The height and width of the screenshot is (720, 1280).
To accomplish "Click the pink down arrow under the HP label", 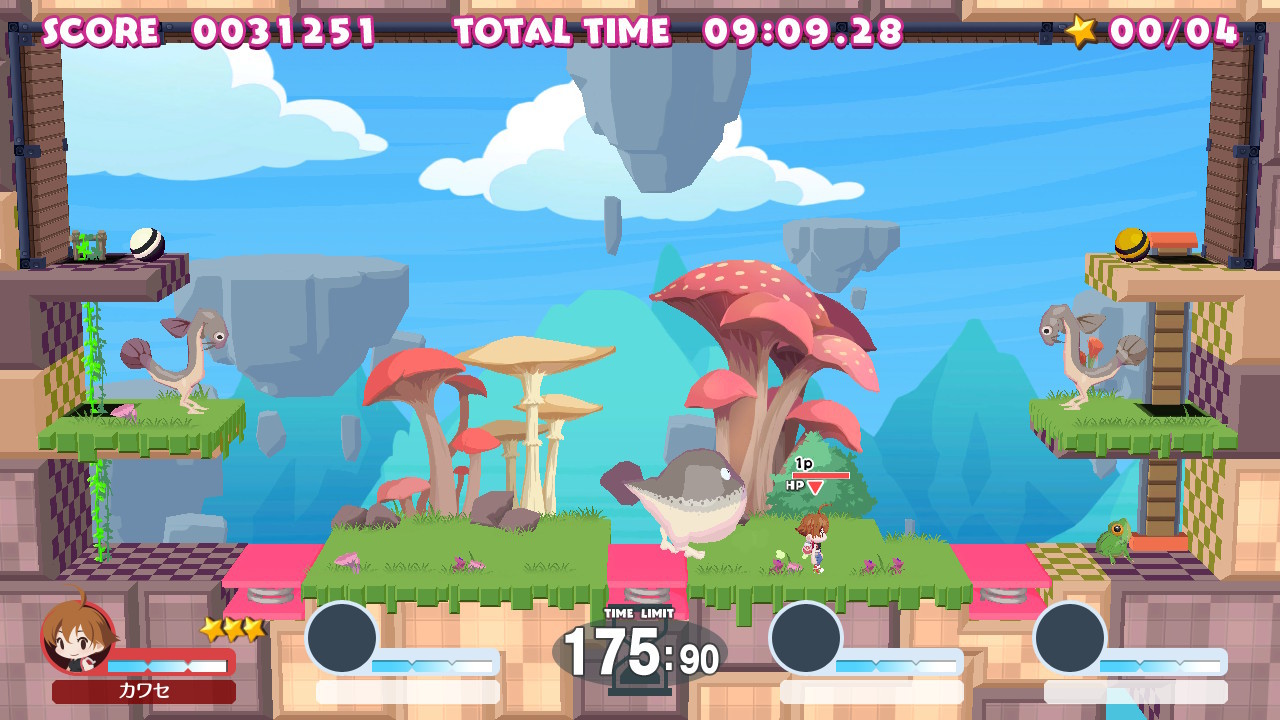I will pyautogui.click(x=815, y=485).
